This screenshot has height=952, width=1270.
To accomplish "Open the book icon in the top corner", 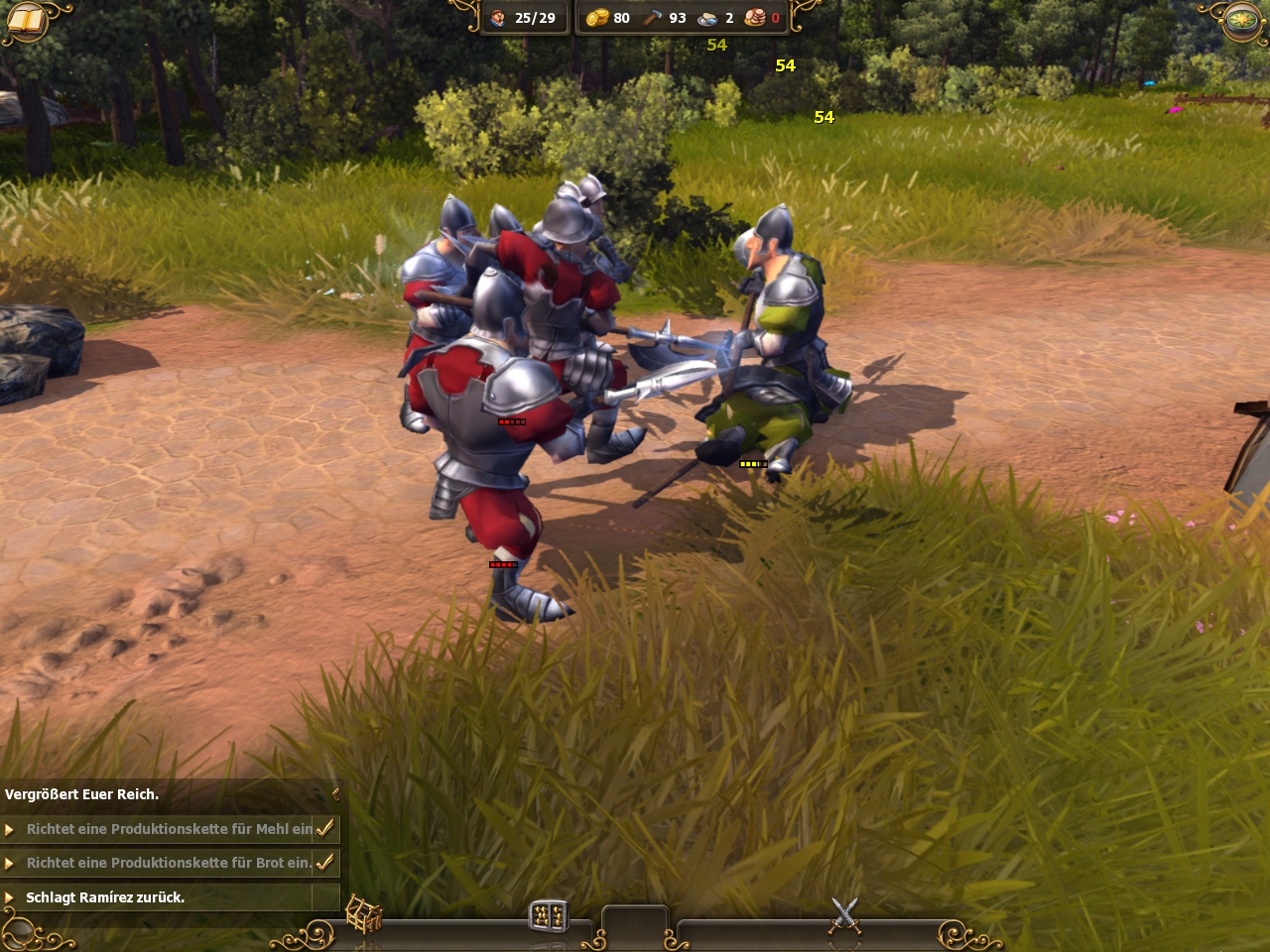I will 27,21.
